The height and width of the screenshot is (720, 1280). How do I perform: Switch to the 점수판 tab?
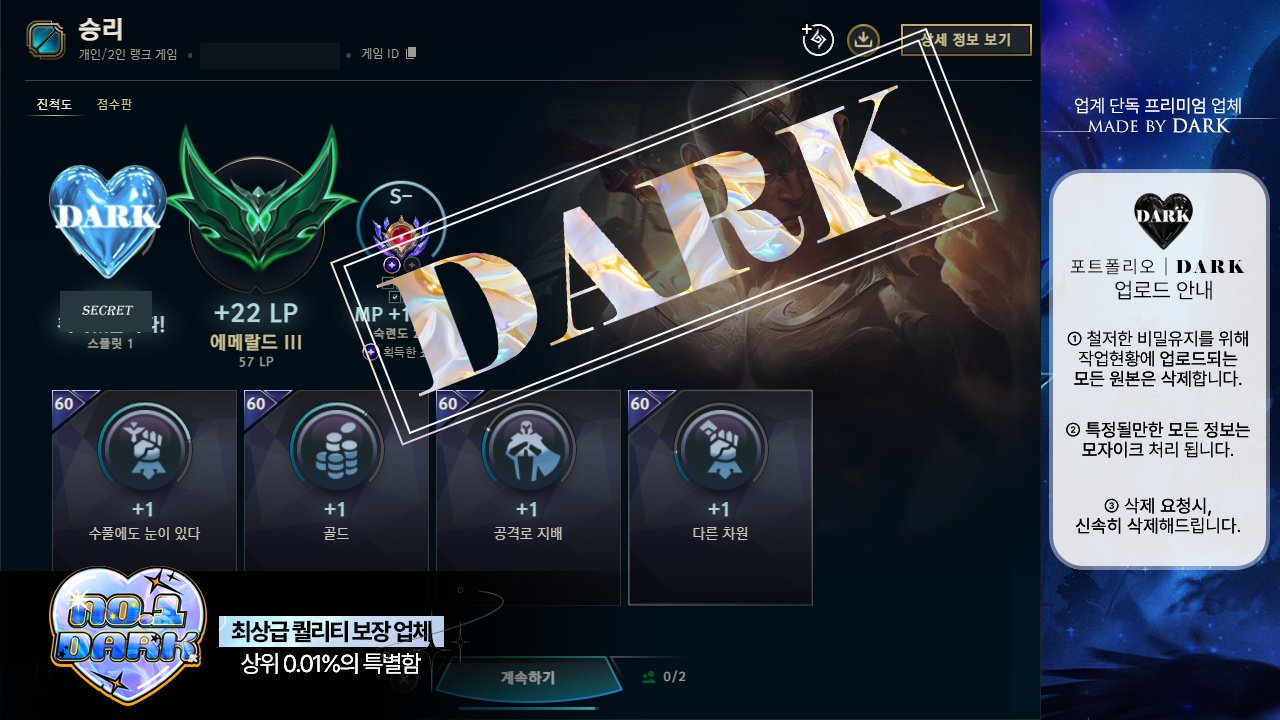pos(114,104)
